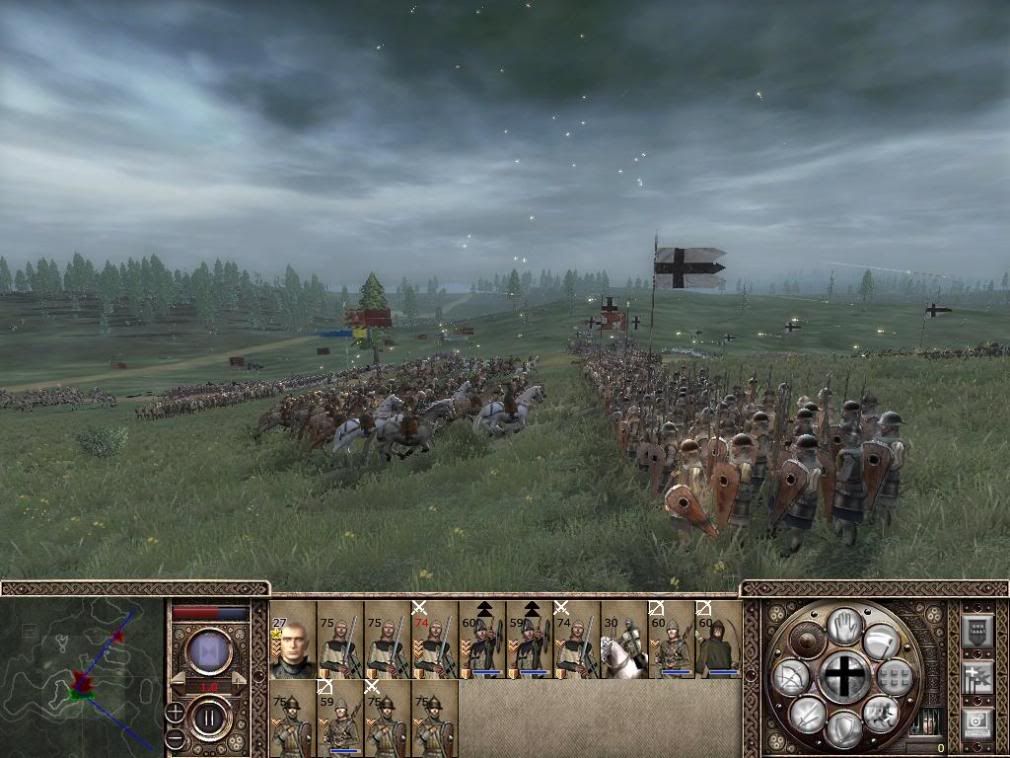This screenshot has height=758, width=1010.
Task: Click the fast-forward game speed dial
Action: (210, 651)
